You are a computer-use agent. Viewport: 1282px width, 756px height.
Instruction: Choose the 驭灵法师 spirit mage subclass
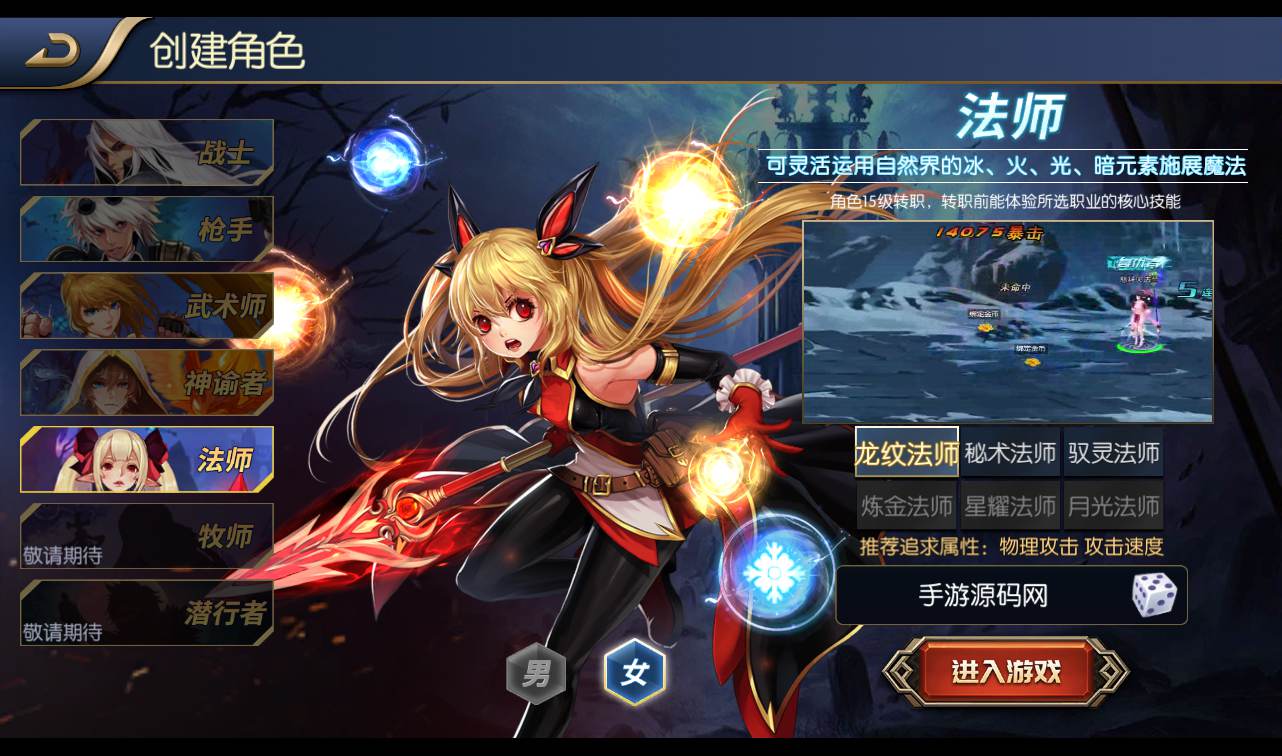pyautogui.click(x=1114, y=452)
